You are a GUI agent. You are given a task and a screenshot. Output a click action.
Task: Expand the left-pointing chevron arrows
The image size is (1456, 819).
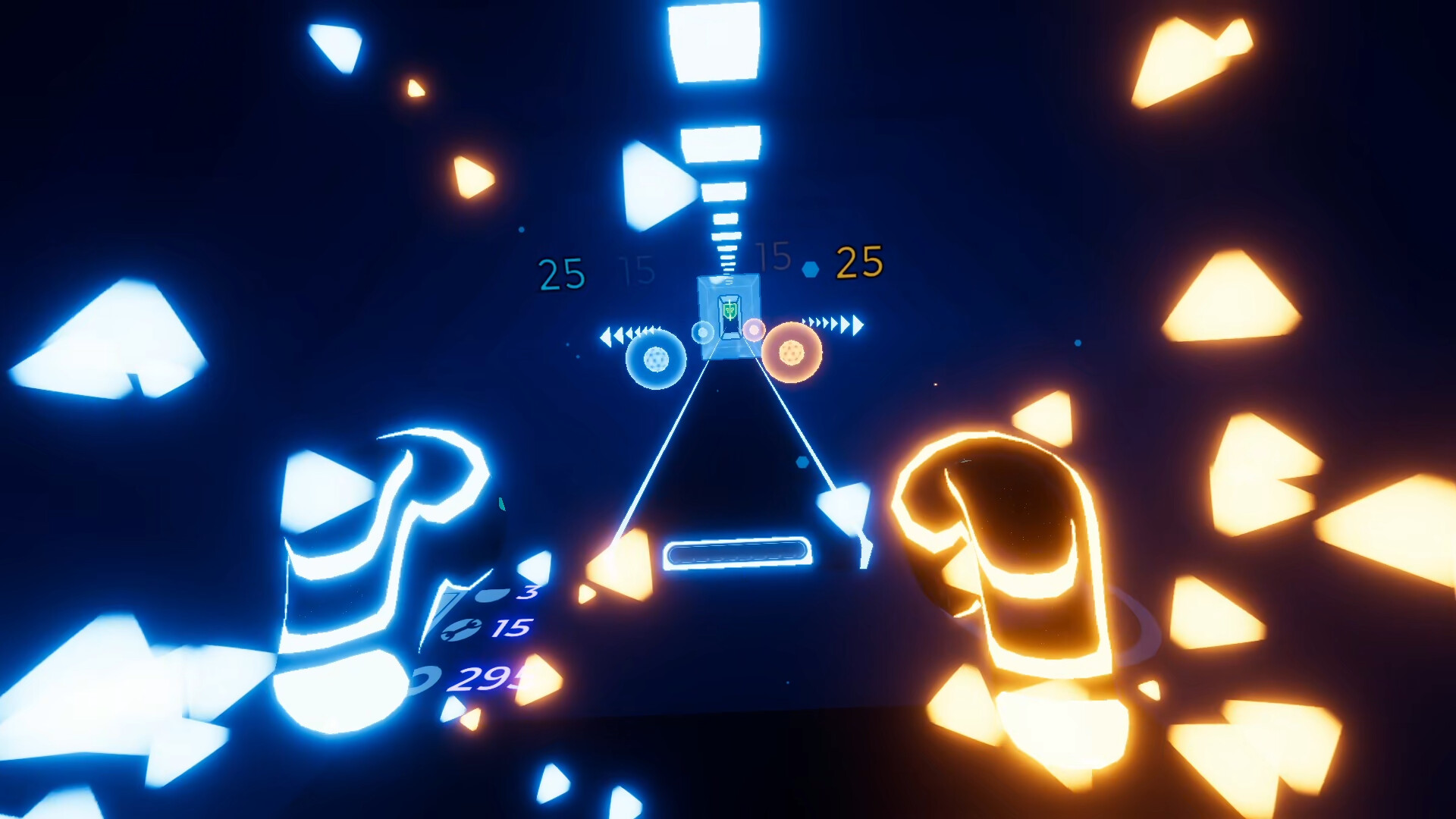[631, 331]
